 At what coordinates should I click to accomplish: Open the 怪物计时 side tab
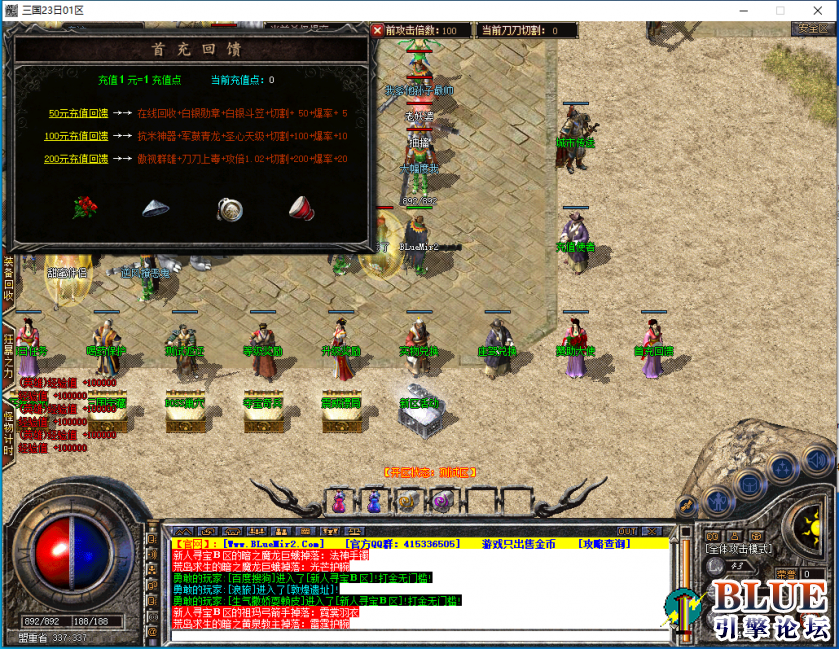coord(8,429)
